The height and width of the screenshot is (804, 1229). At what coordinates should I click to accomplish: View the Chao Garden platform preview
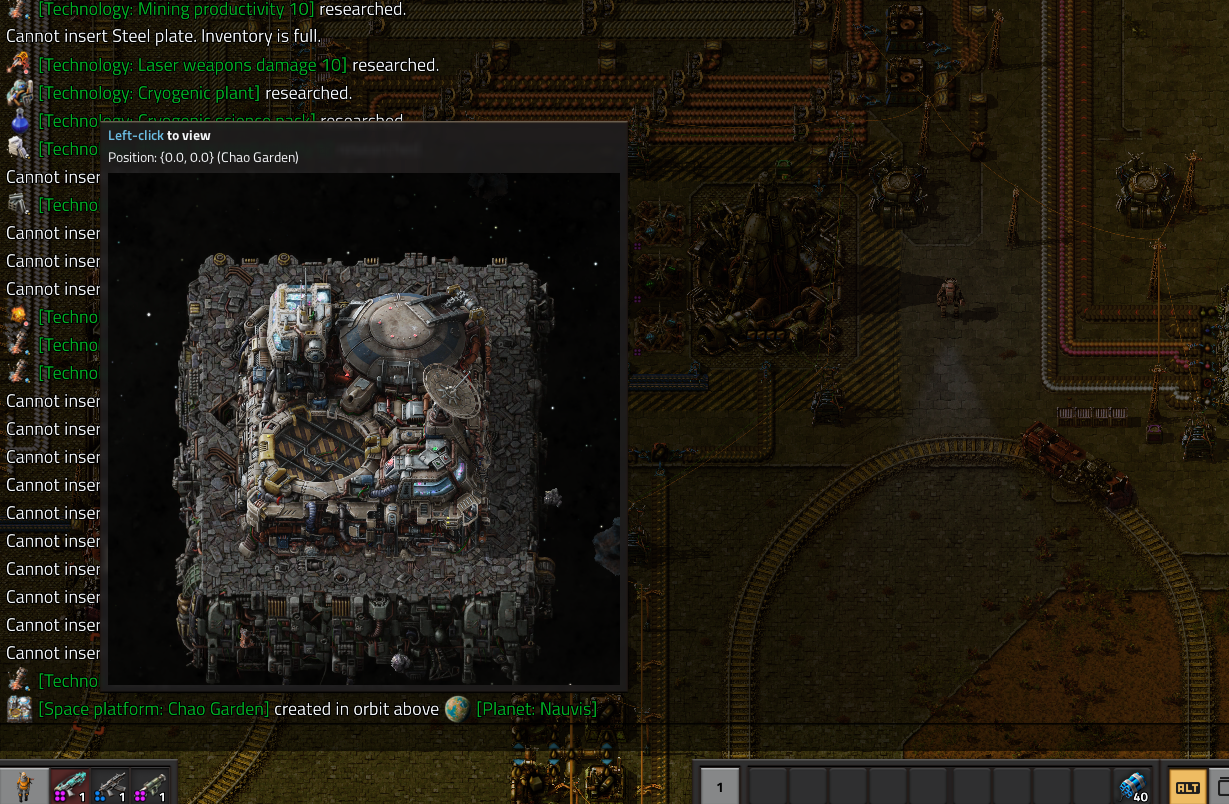364,428
